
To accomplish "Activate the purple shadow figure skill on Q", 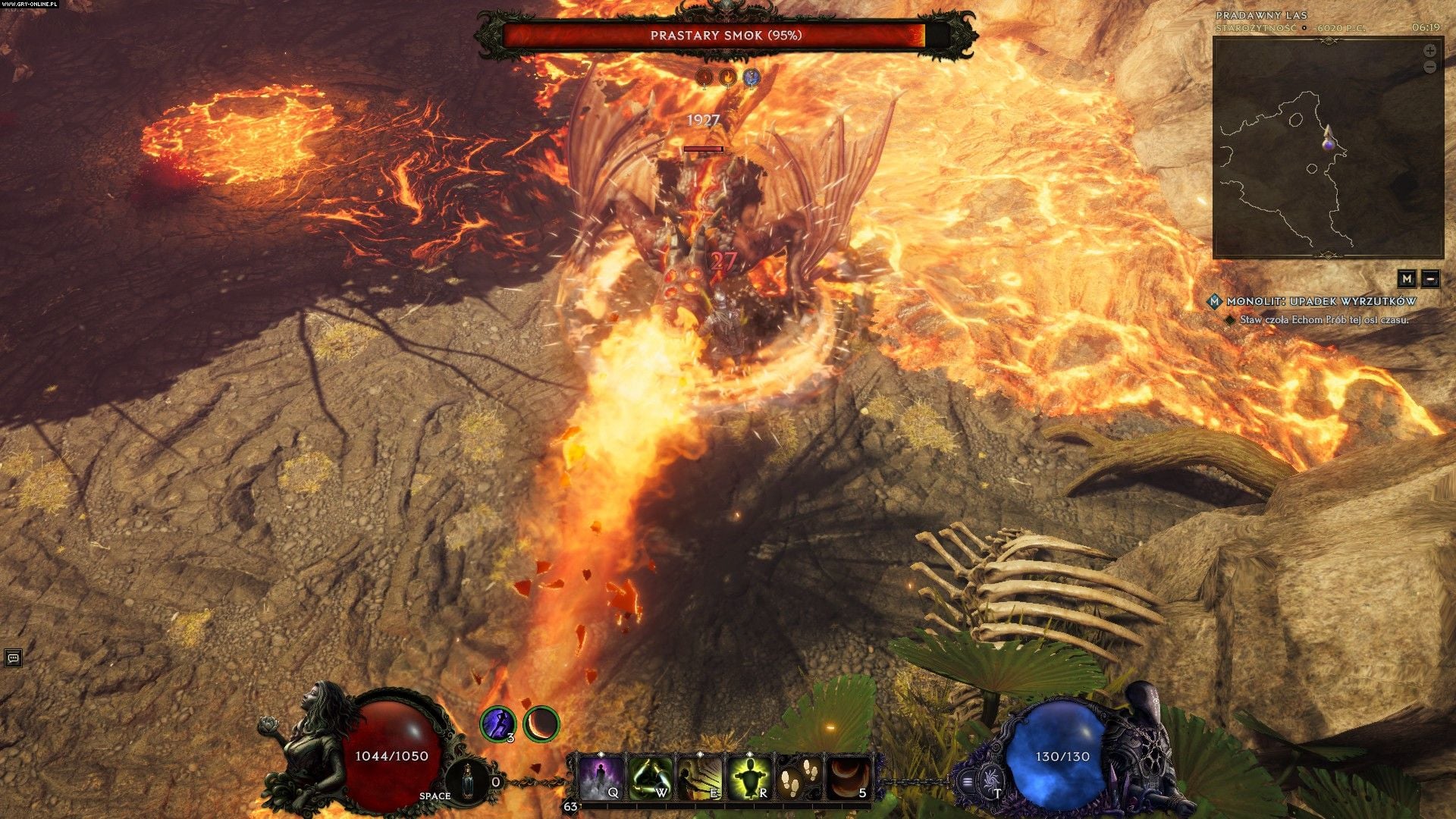I will [601, 777].
